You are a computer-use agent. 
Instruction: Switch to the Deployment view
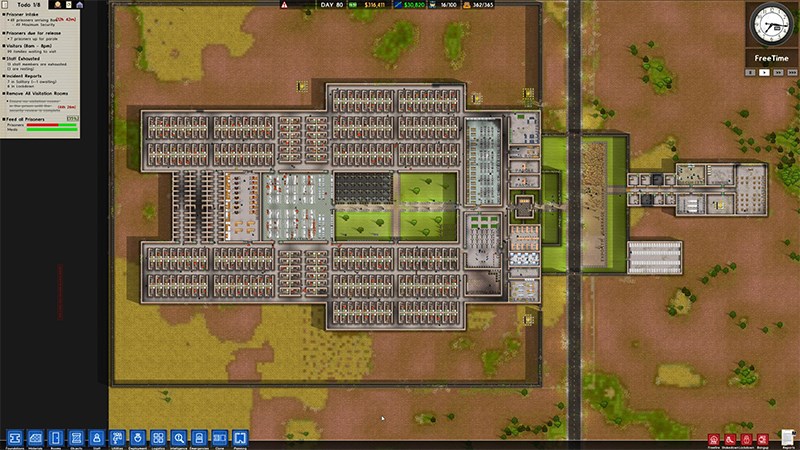138,437
